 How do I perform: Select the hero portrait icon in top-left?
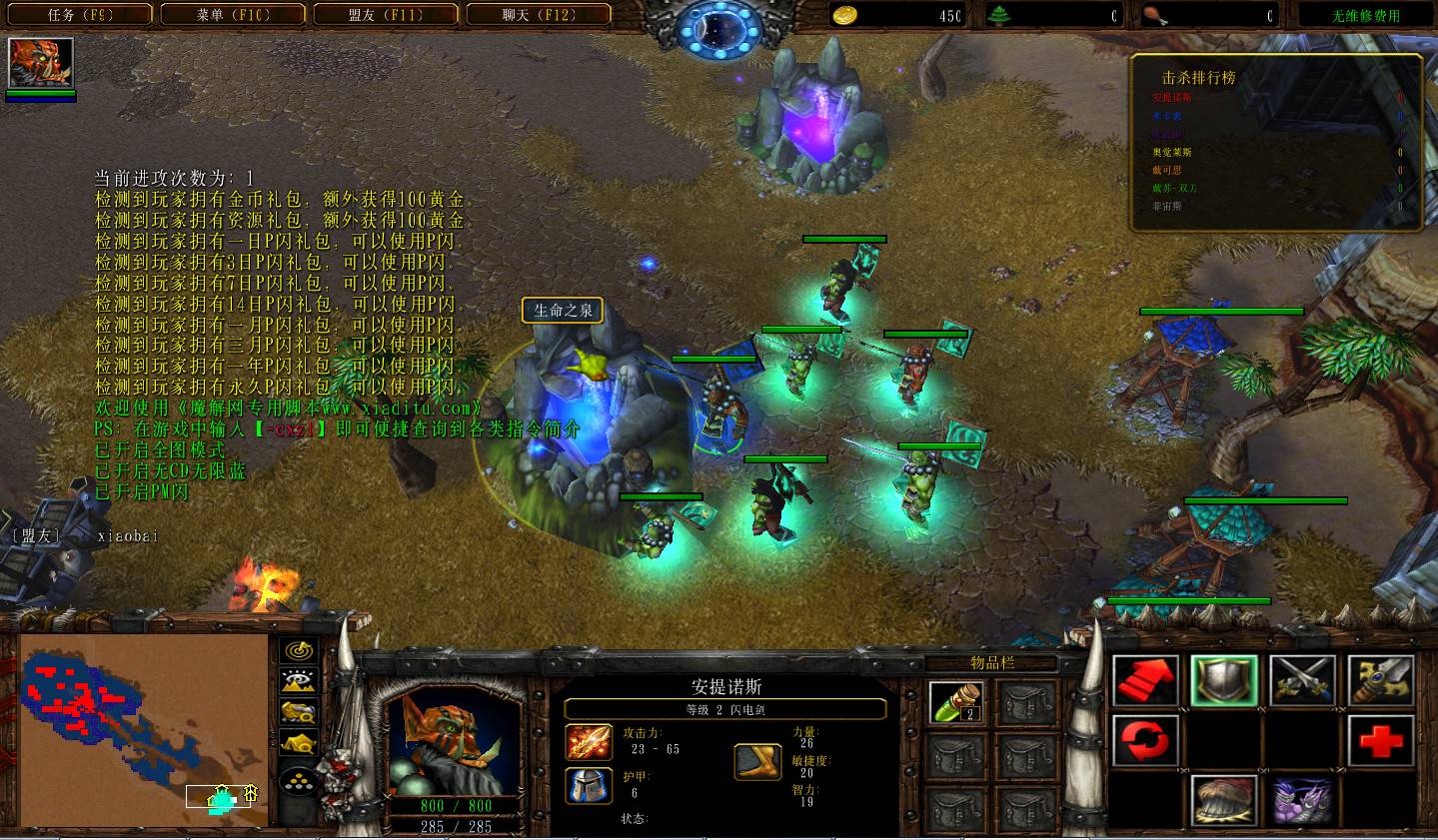click(41, 63)
